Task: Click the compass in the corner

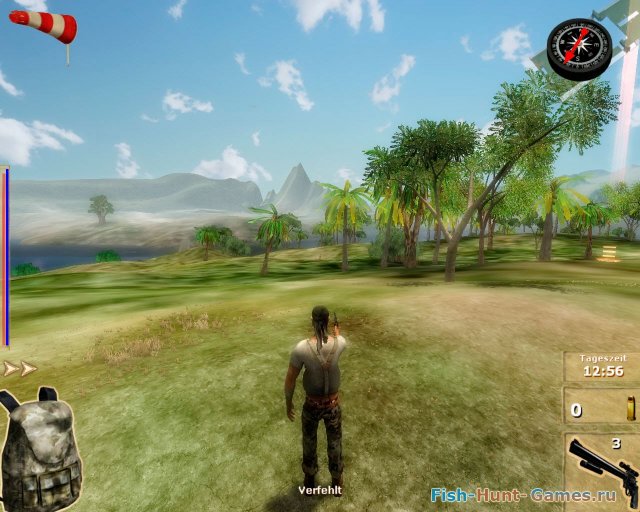Action: pyautogui.click(x=579, y=47)
